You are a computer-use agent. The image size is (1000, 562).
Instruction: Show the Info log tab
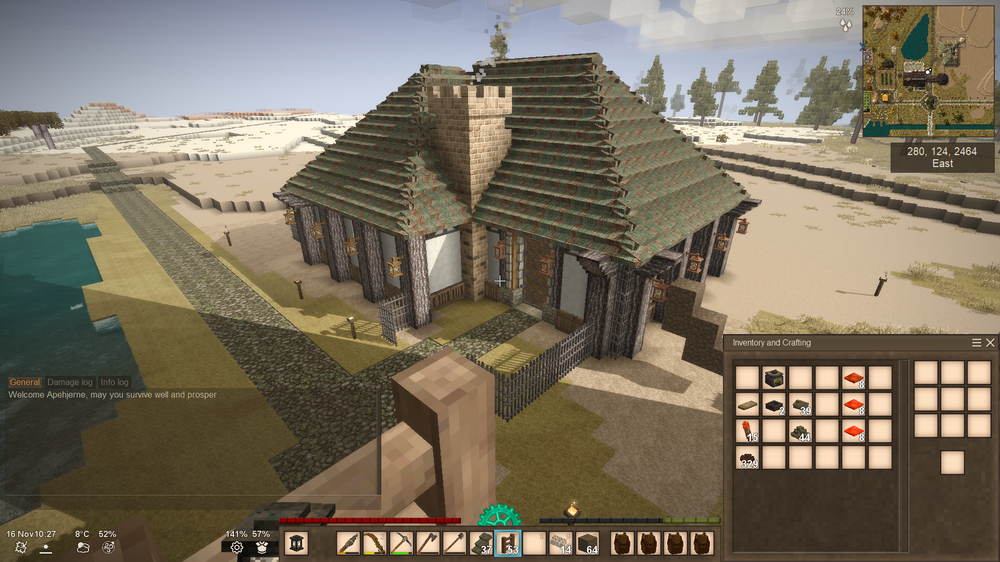tap(114, 382)
